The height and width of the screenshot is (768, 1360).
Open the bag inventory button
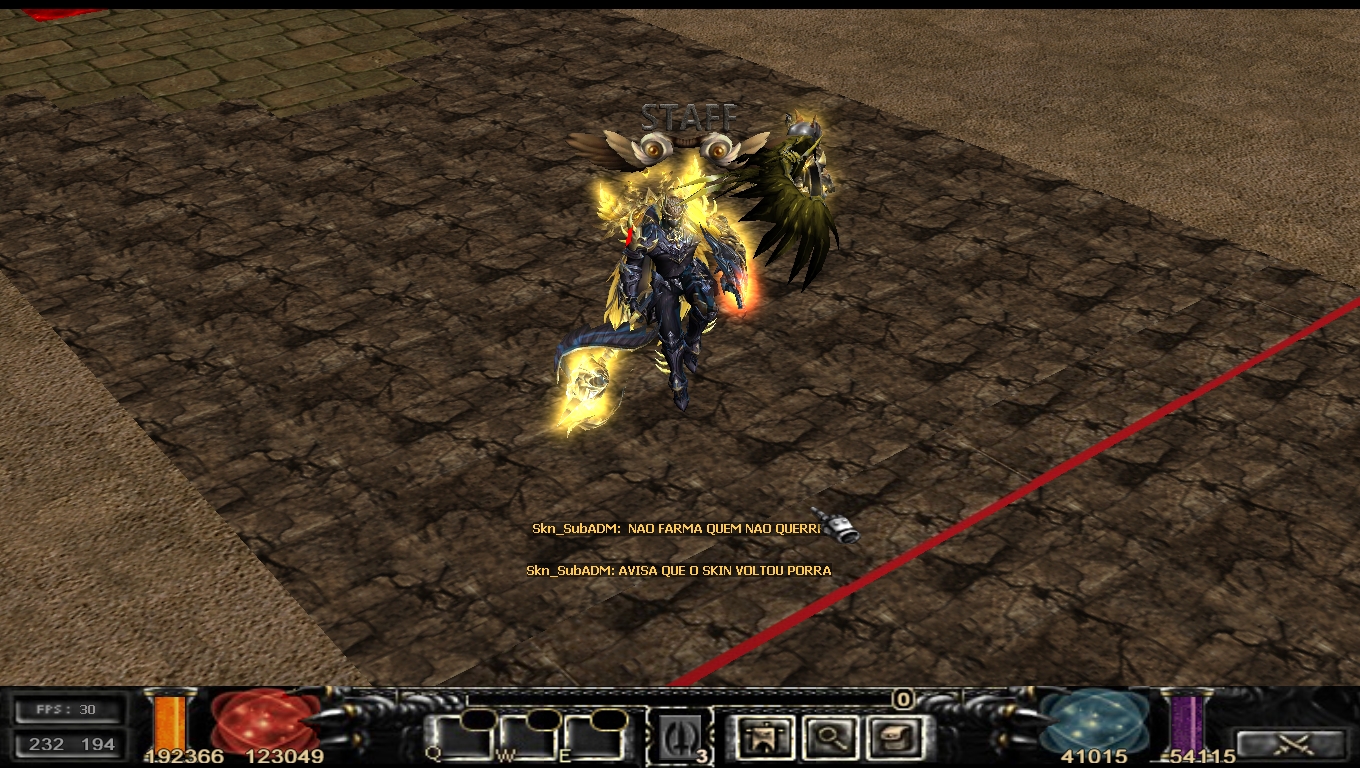tap(893, 738)
